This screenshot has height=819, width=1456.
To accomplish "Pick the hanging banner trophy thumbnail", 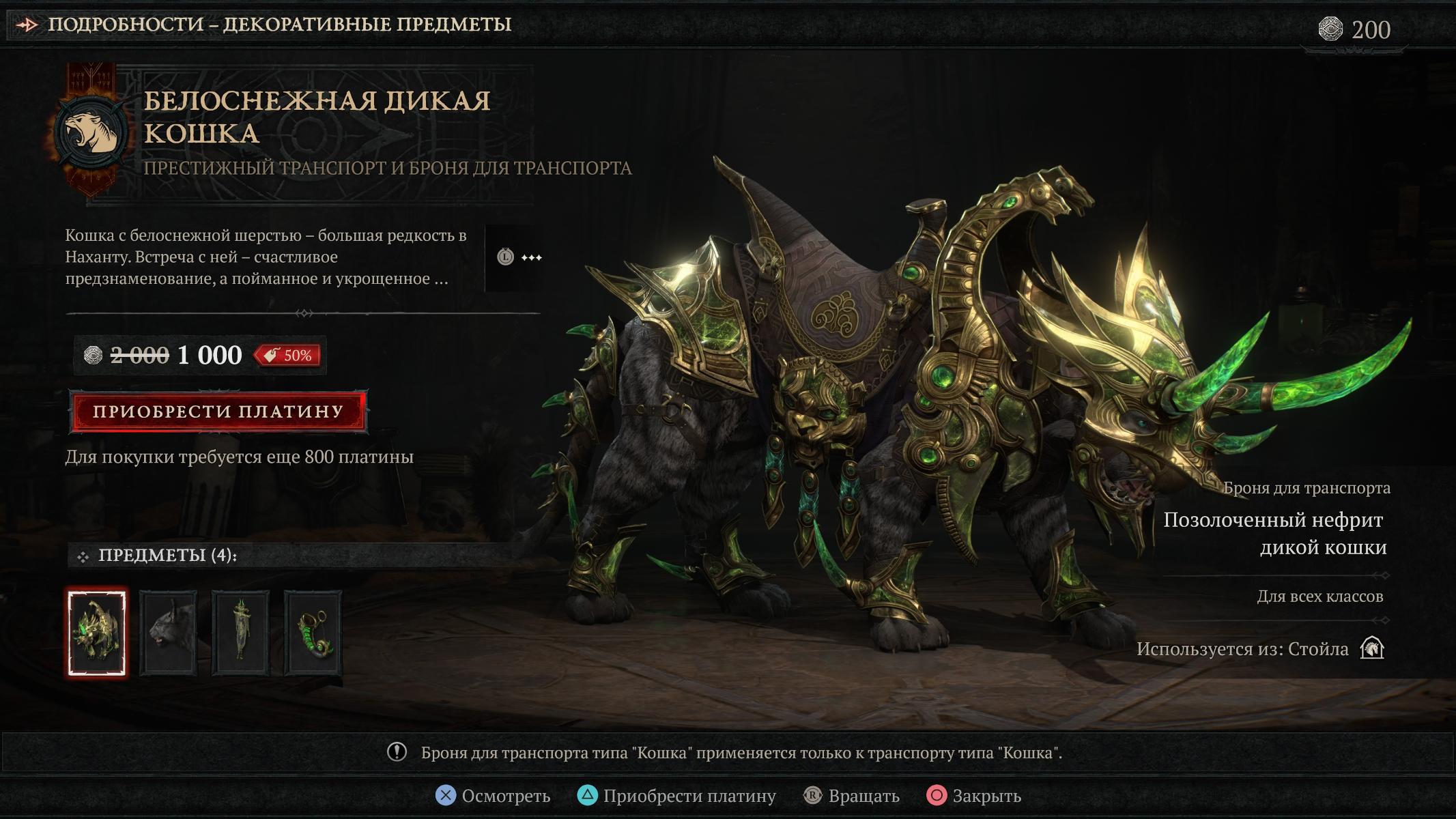I will (240, 633).
